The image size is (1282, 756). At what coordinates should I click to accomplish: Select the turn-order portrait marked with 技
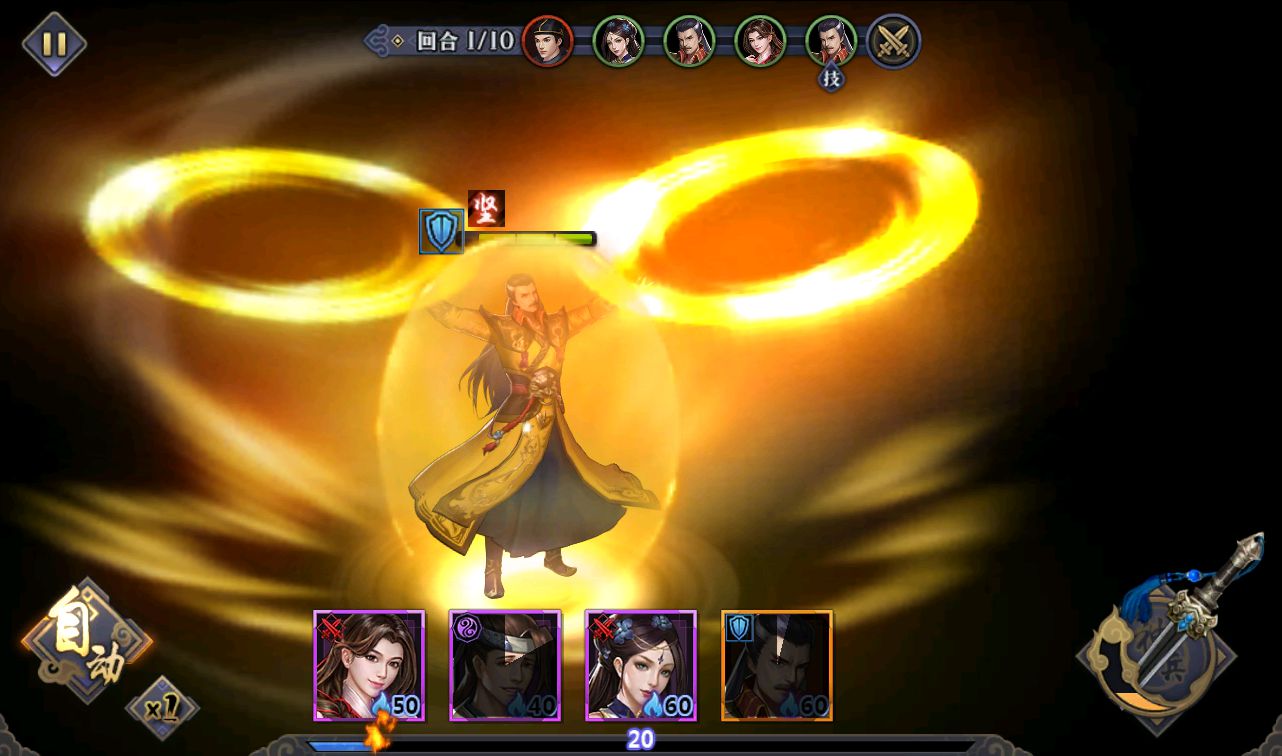click(x=831, y=41)
